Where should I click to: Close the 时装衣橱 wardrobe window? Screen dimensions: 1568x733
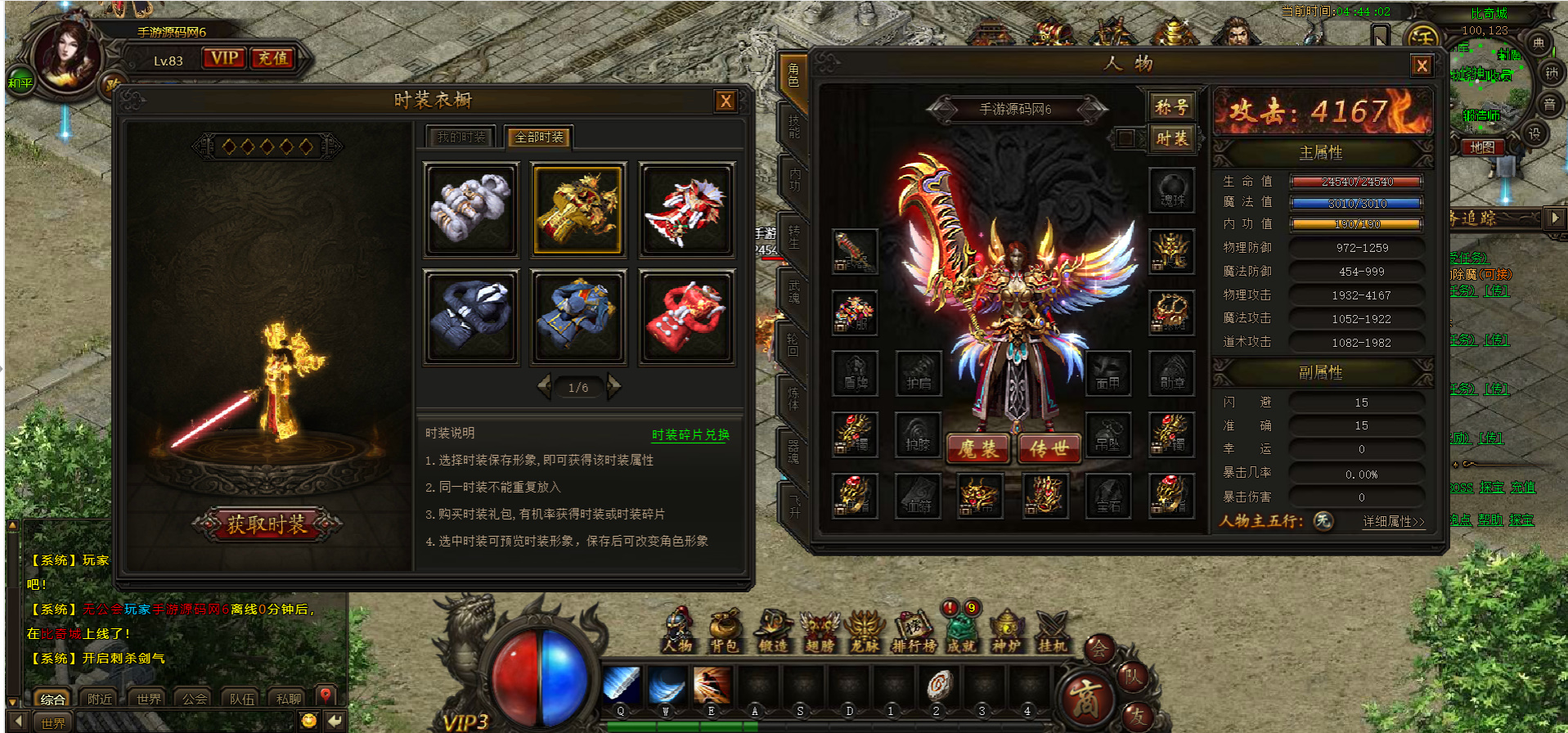[x=725, y=101]
